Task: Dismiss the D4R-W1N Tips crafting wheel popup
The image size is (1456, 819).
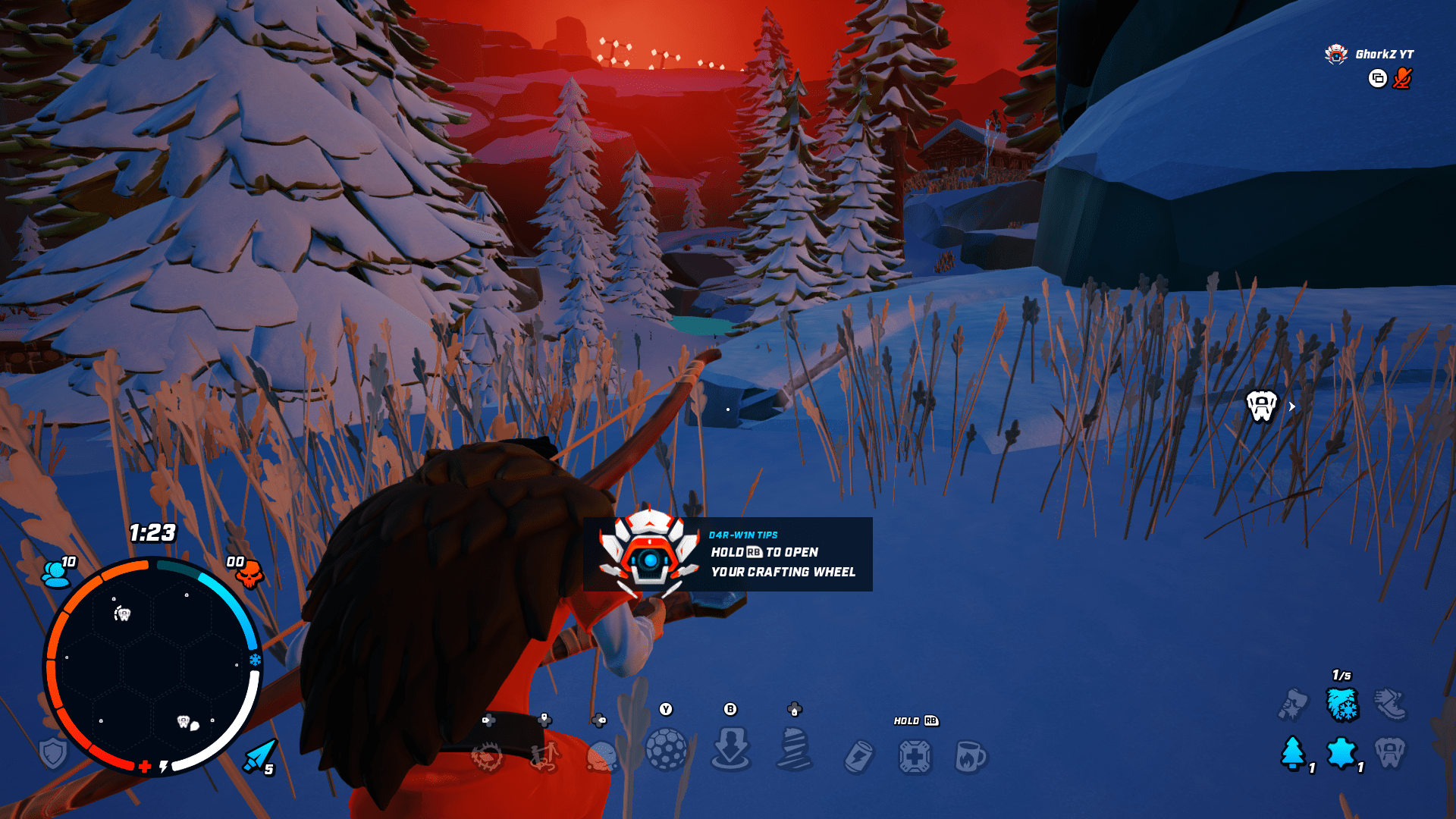Action: coord(727,554)
